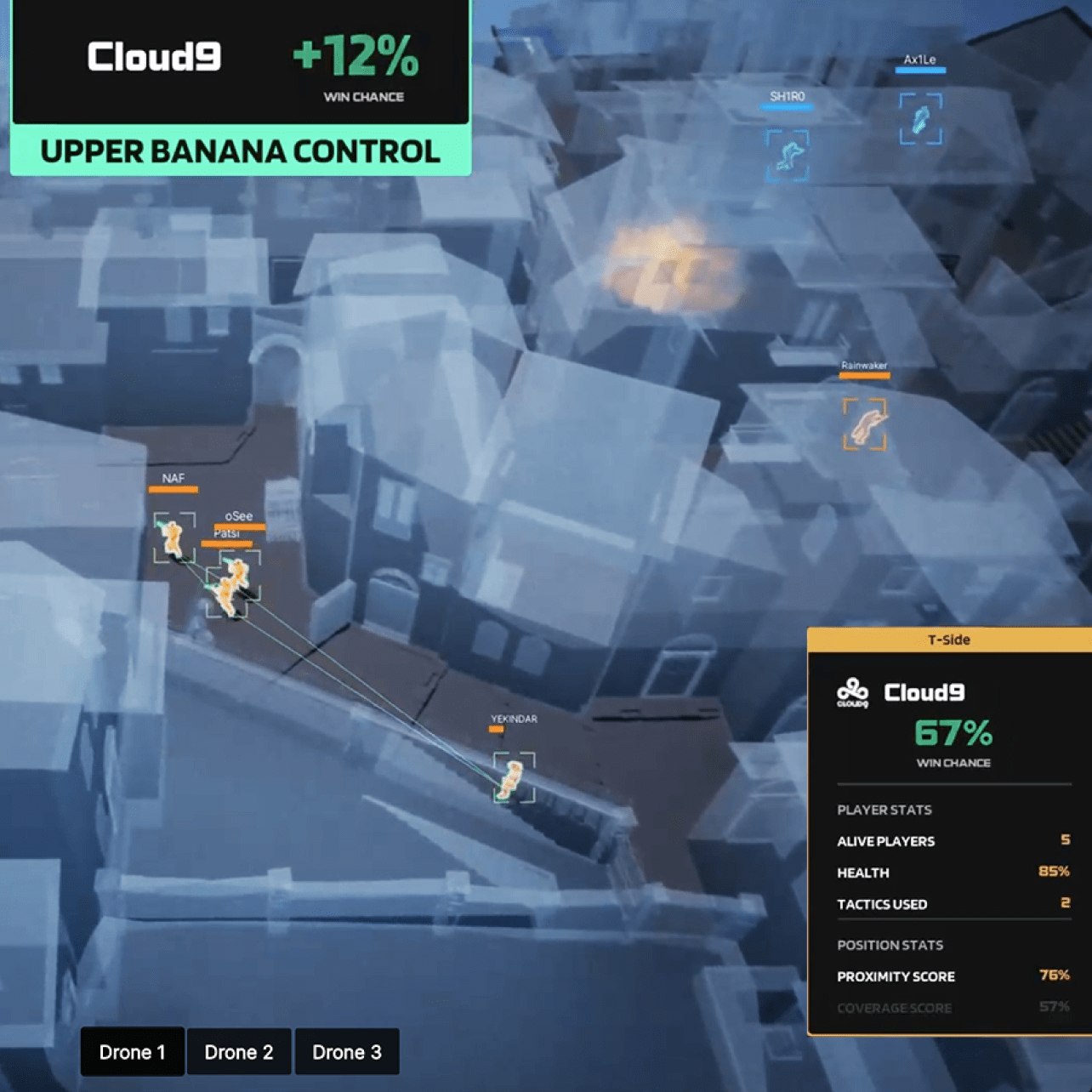The height and width of the screenshot is (1092, 1092).
Task: Click the Ax1Le player marker
Action: (920, 119)
